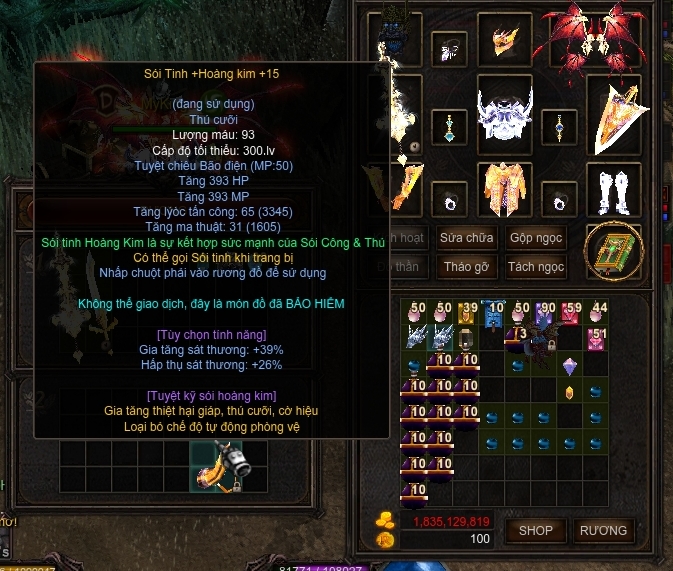This screenshot has width=673, height=571.
Task: Select the pink card stack of 51
Action: point(597,339)
